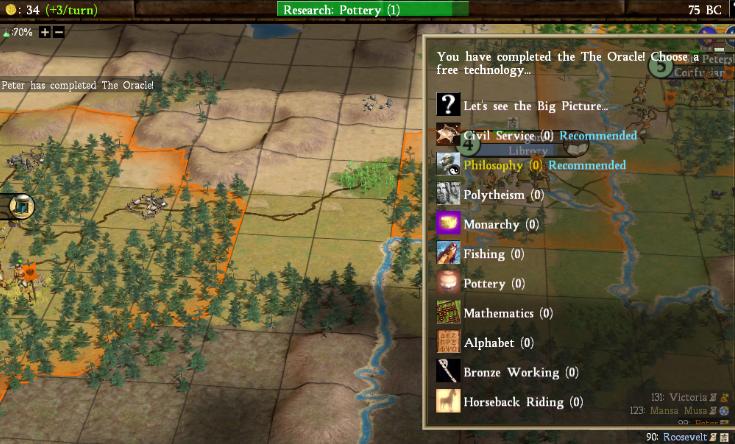Pick Polytheism from the technology list
Image resolution: width=735 pixels, height=444 pixels.
click(503, 195)
